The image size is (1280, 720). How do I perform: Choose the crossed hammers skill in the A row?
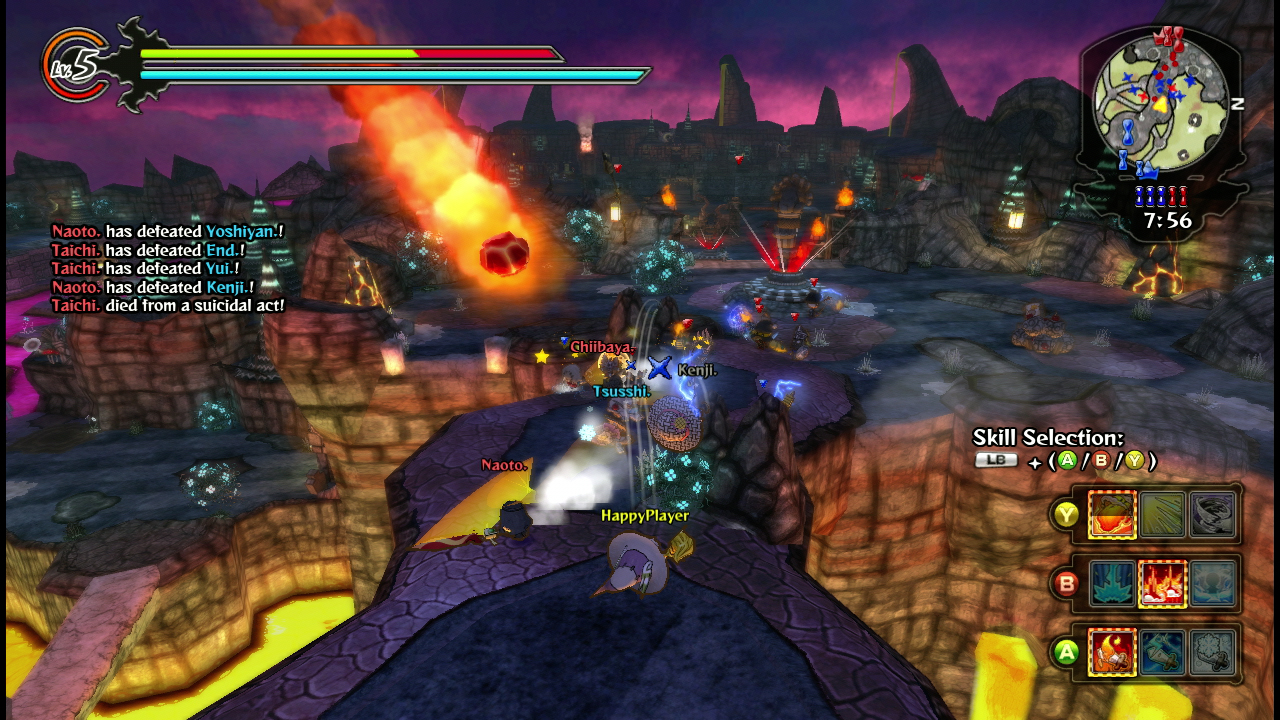[x=1163, y=651]
